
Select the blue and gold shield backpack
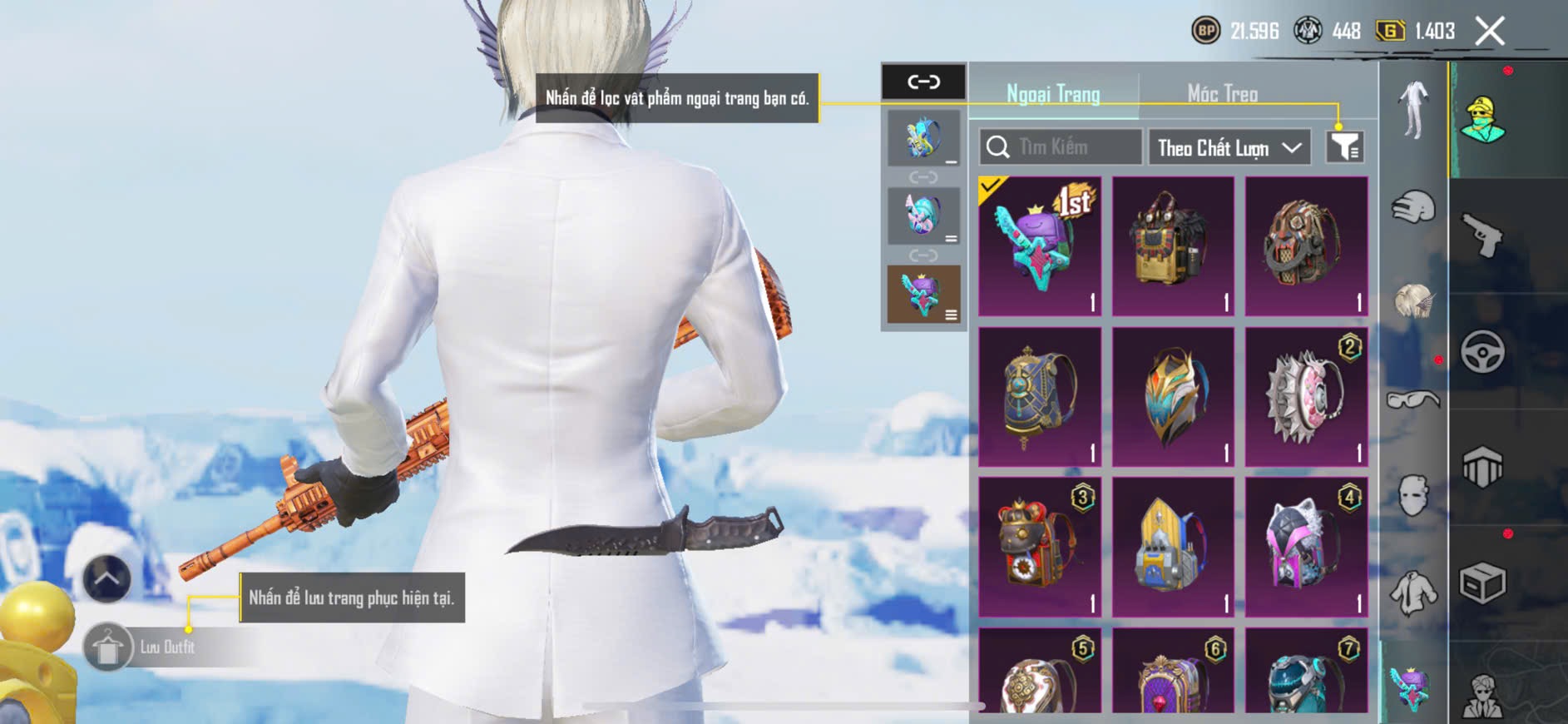click(x=1173, y=397)
